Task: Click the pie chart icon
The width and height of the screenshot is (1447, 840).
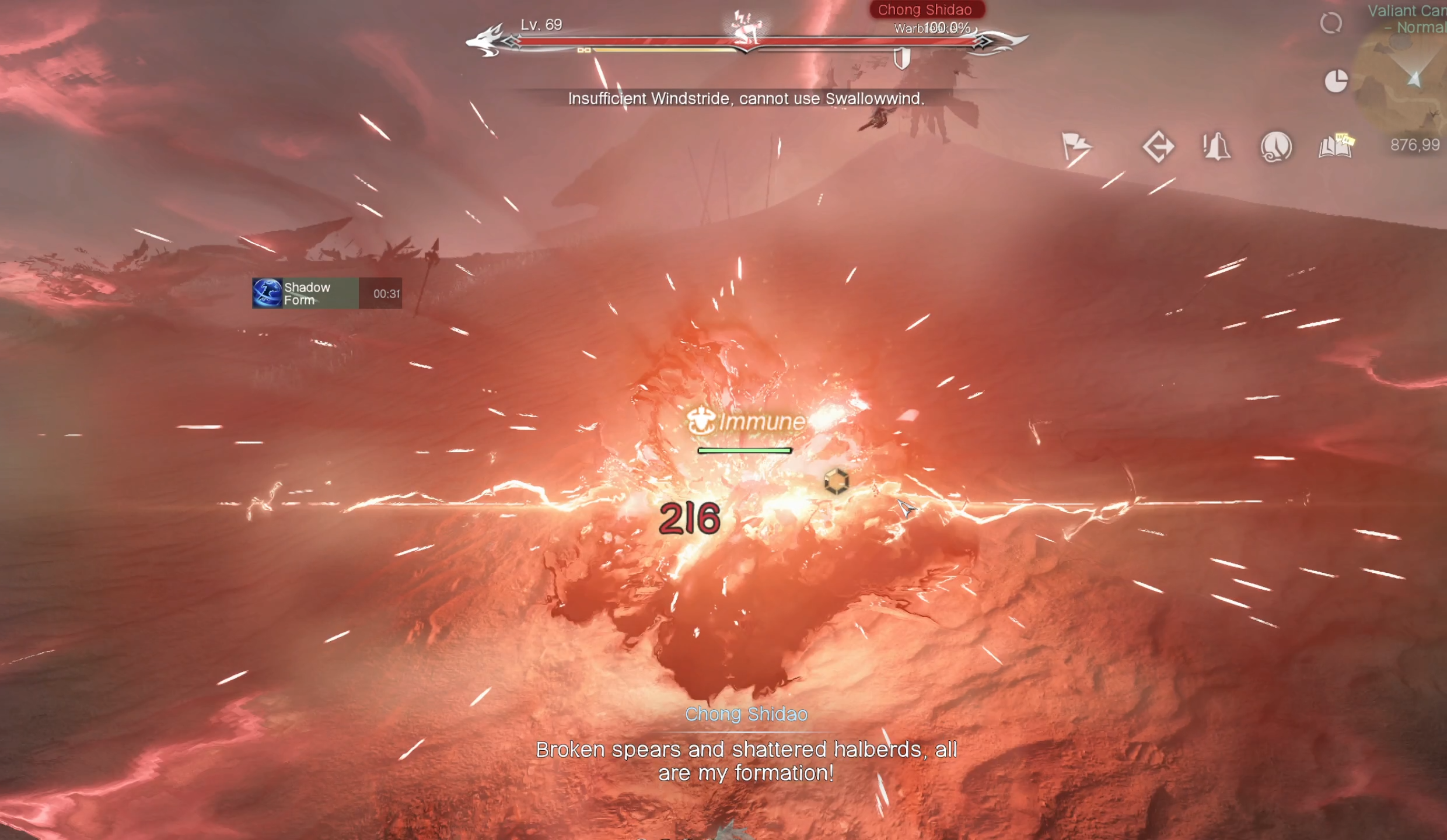Action: tap(1336, 80)
